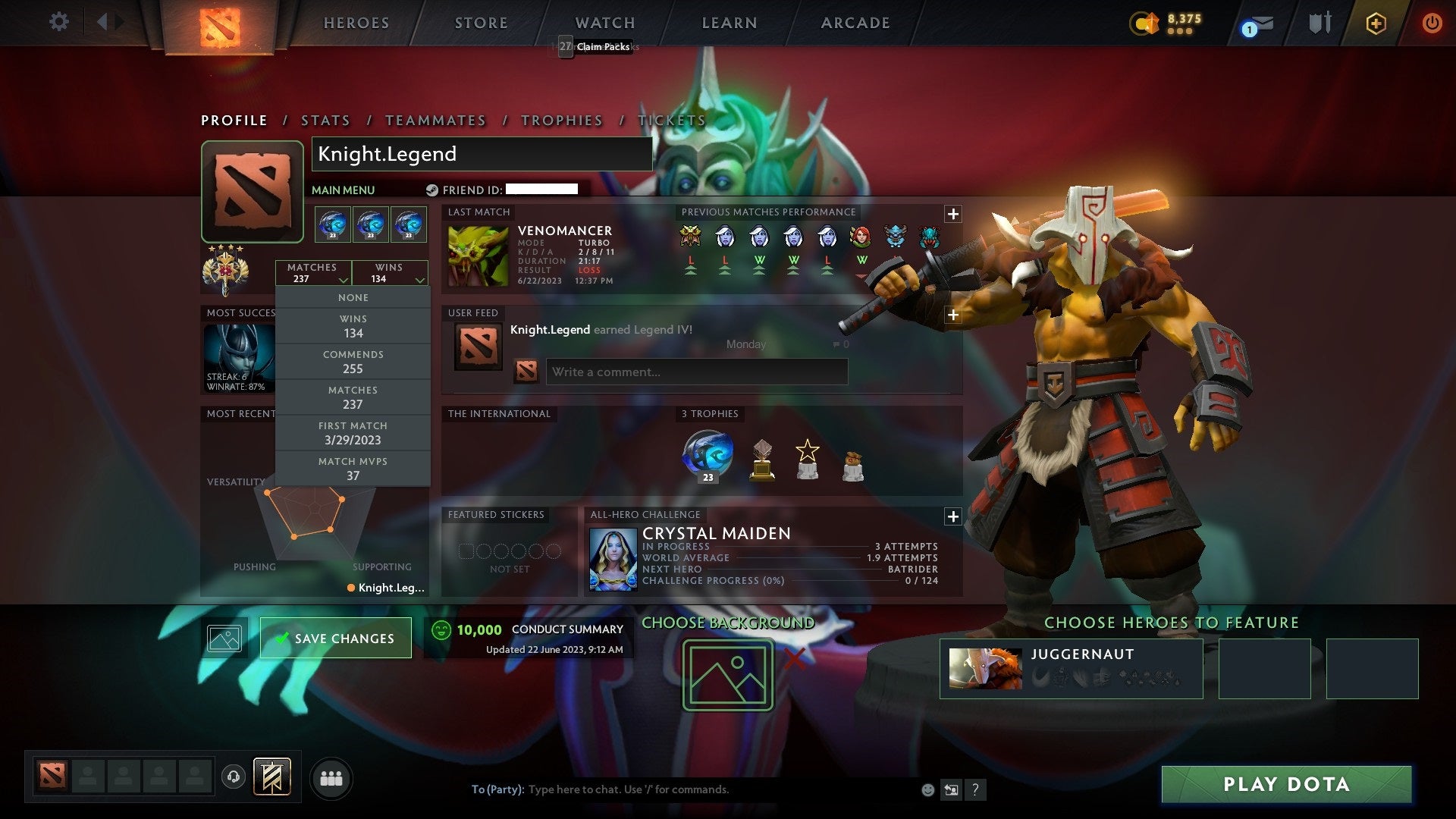Image resolution: width=1456 pixels, height=819 pixels.
Task: Open the friends list people icon
Action: coord(331,777)
